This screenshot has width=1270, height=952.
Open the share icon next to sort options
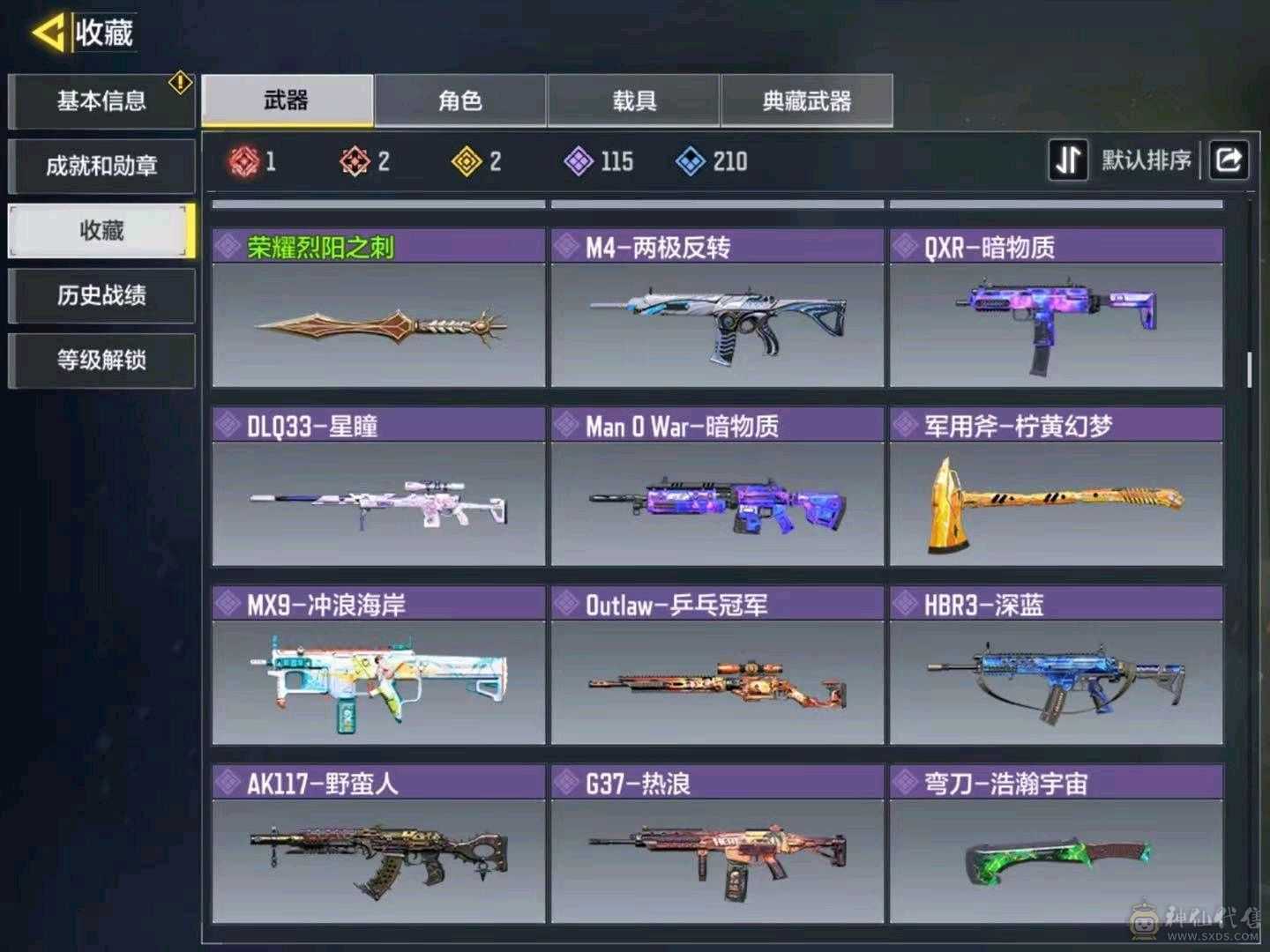(x=1229, y=160)
